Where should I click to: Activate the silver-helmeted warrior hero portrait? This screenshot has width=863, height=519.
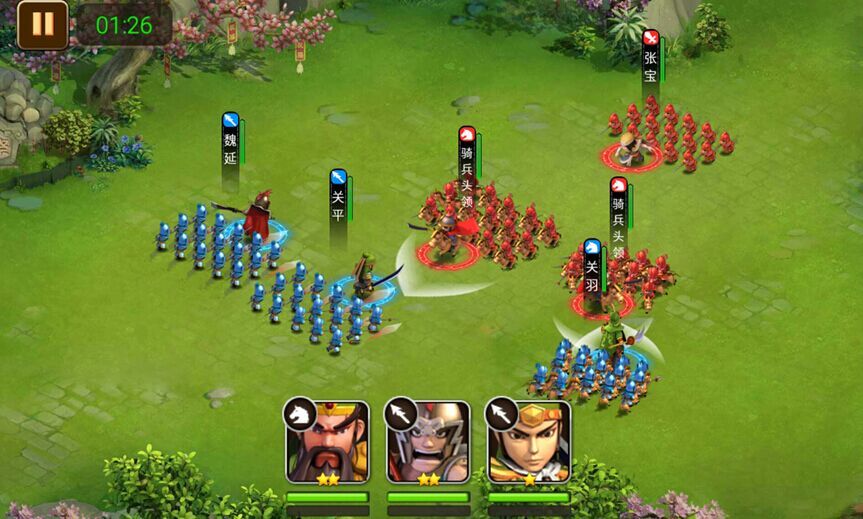click(428, 442)
